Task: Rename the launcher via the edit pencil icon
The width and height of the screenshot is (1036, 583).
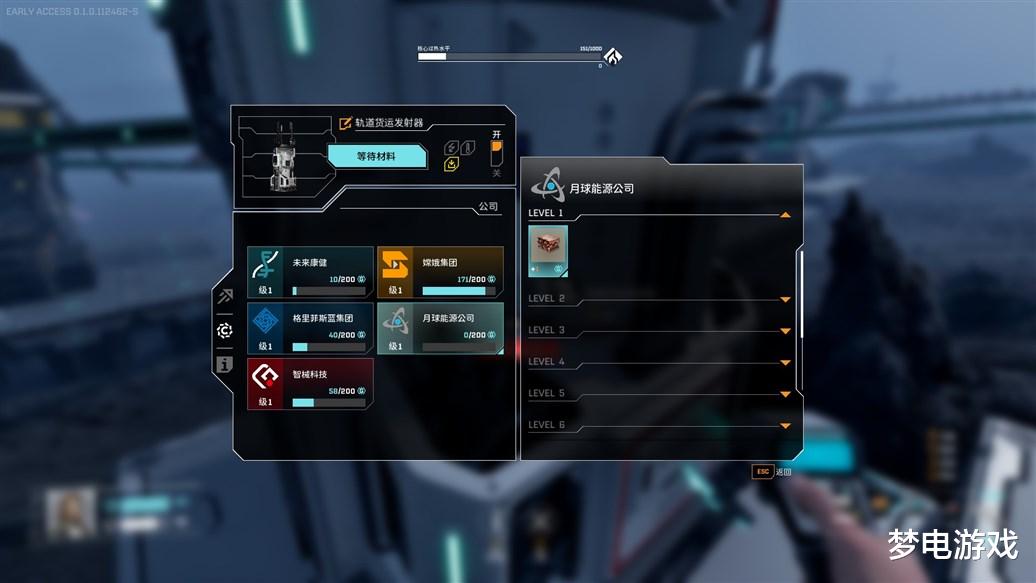Action: [x=346, y=123]
